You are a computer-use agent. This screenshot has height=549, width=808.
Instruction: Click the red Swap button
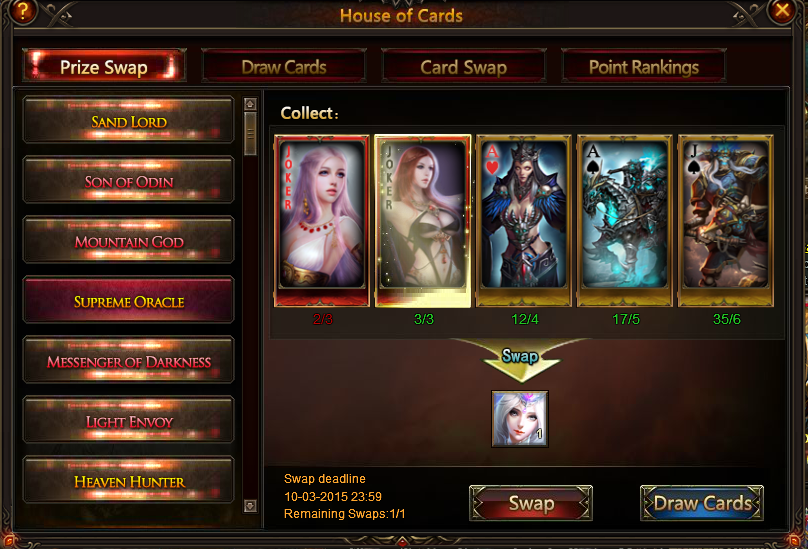pyautogui.click(x=531, y=503)
